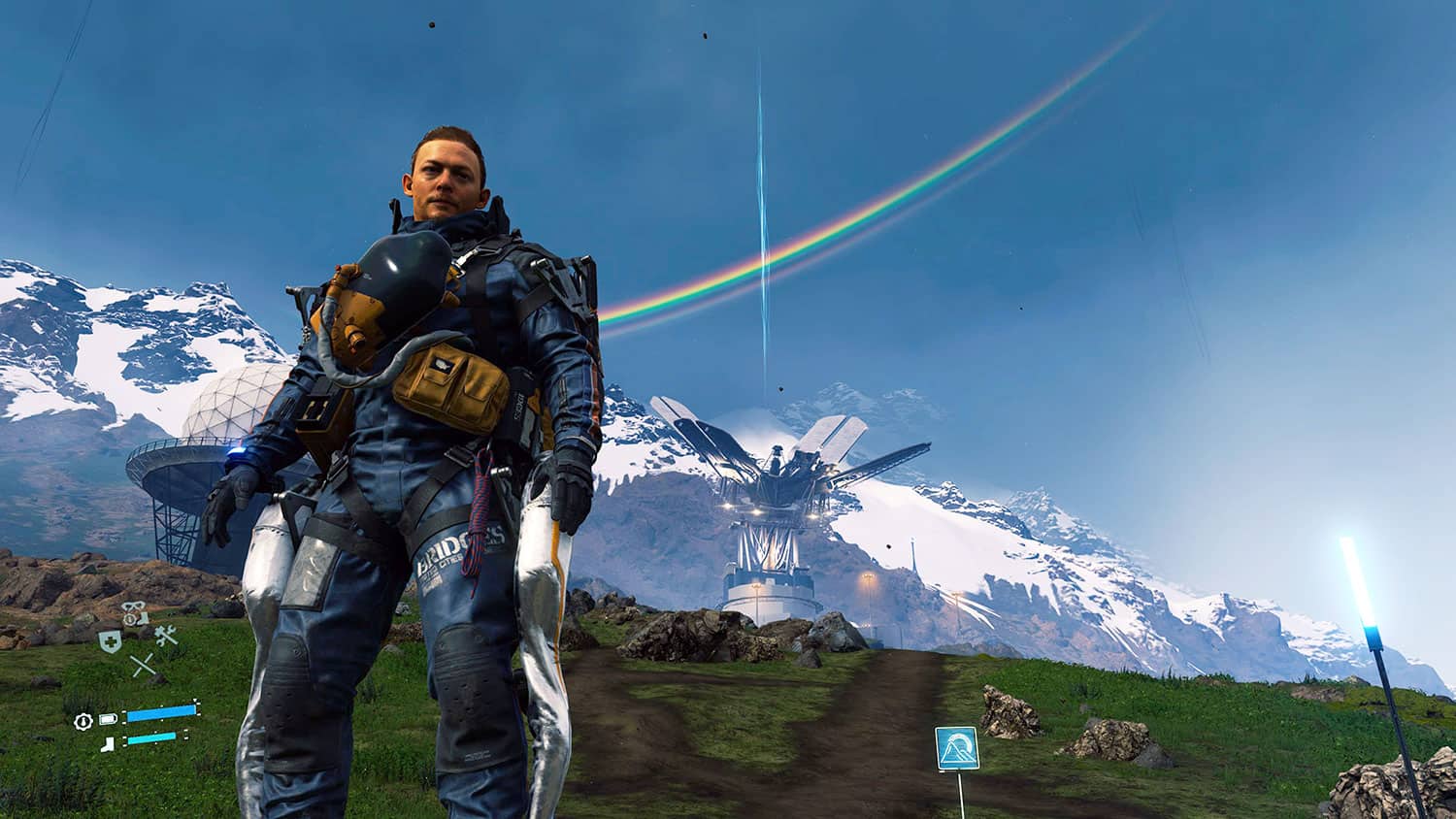Choose the wrench tools icon
The height and width of the screenshot is (819, 1456).
[x=164, y=637]
